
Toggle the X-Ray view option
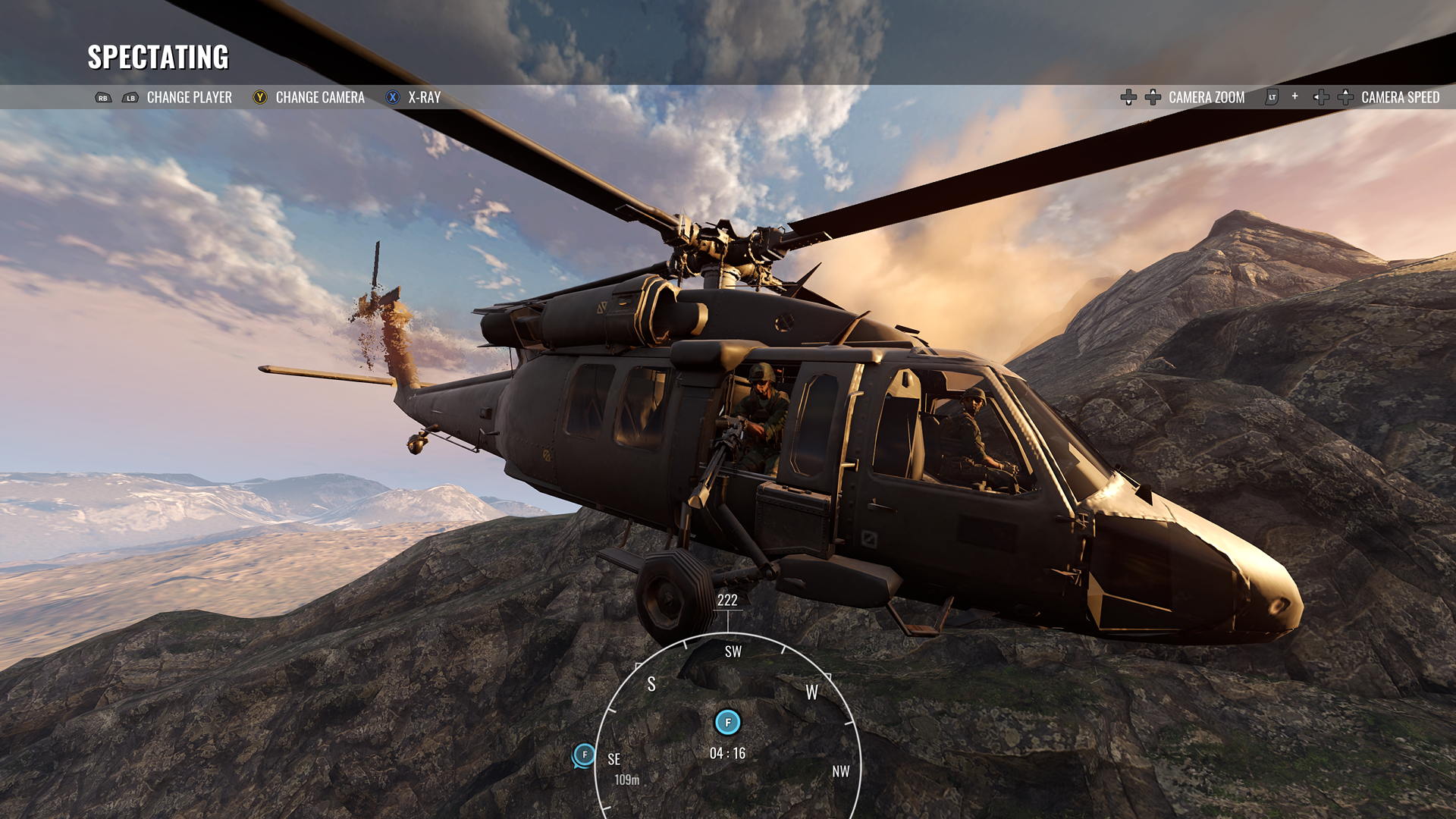coord(424,97)
